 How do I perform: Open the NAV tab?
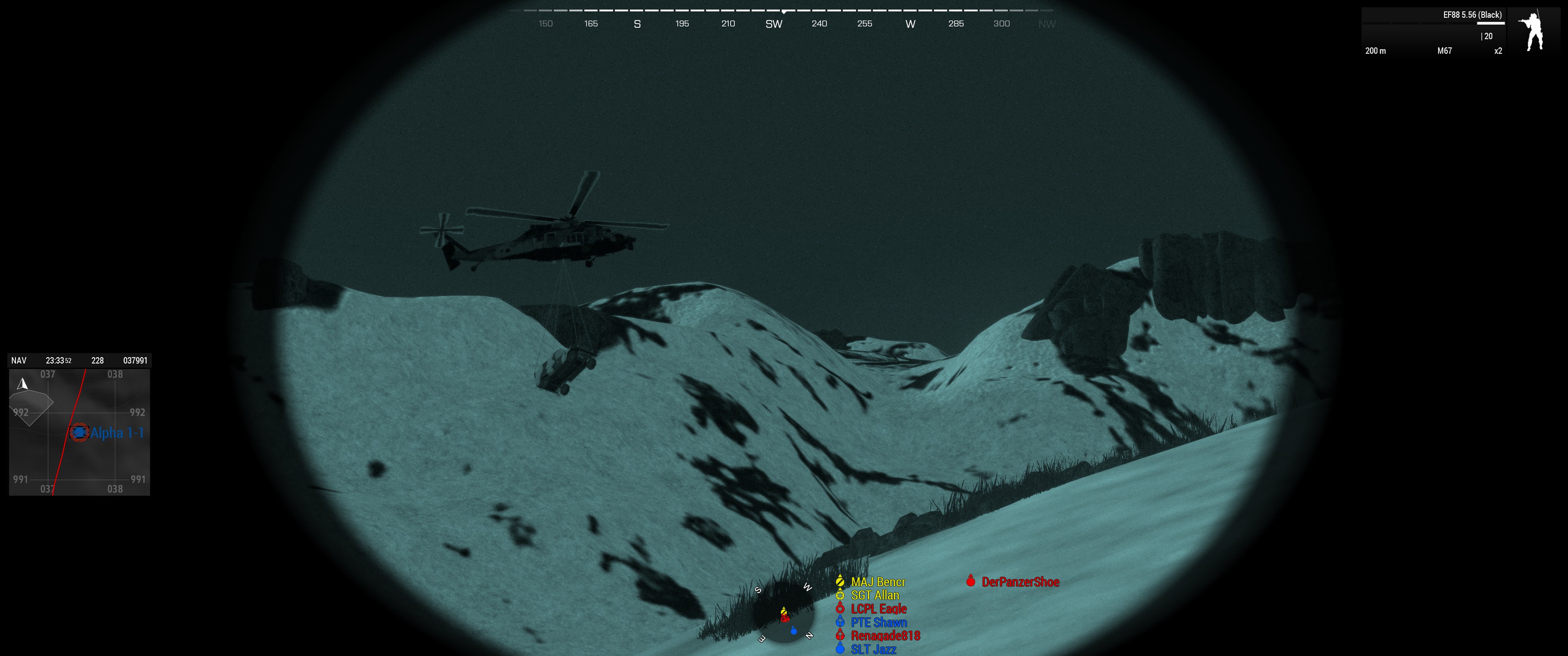(18, 360)
